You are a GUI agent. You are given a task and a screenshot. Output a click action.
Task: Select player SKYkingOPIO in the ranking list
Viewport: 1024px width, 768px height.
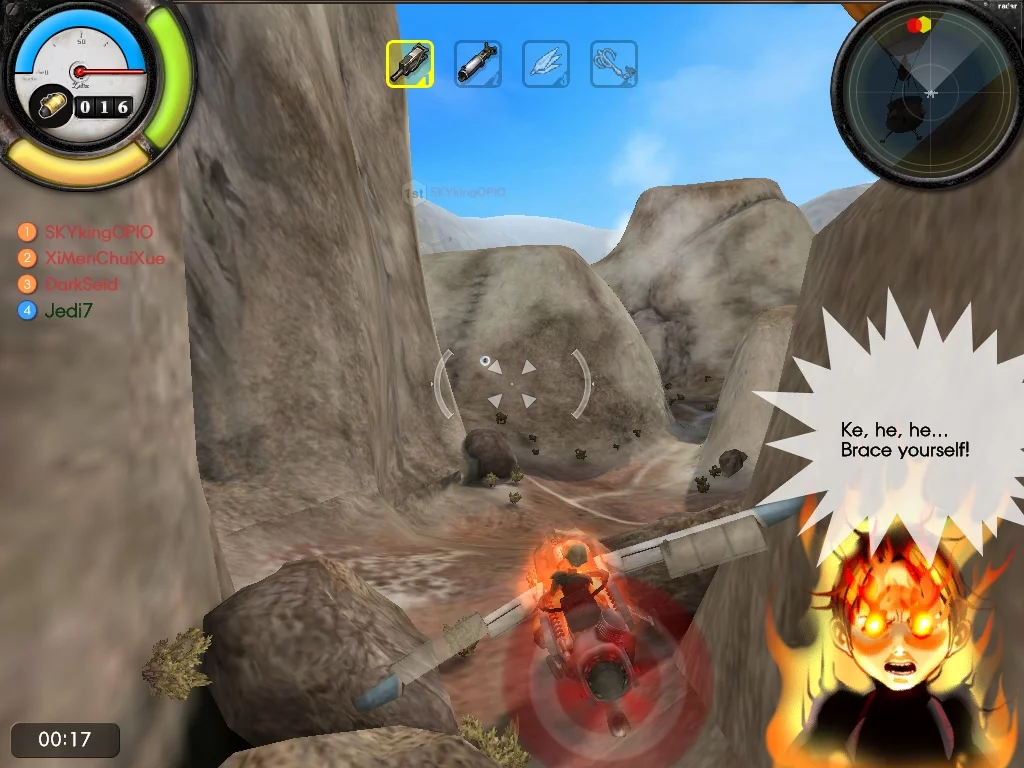(98, 232)
